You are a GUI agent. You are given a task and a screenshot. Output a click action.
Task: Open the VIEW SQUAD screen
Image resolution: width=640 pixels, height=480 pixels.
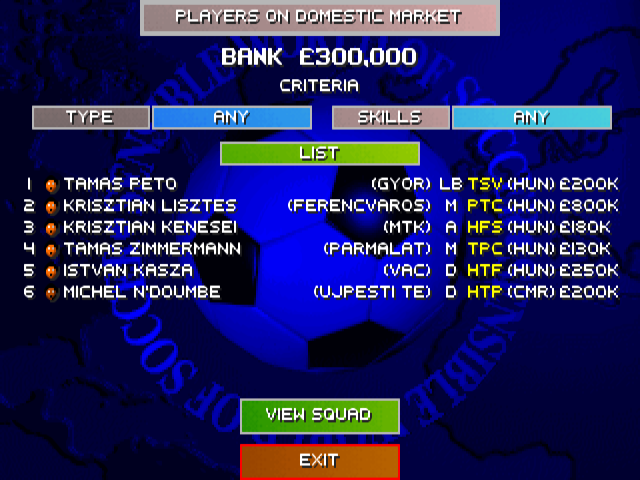319,415
